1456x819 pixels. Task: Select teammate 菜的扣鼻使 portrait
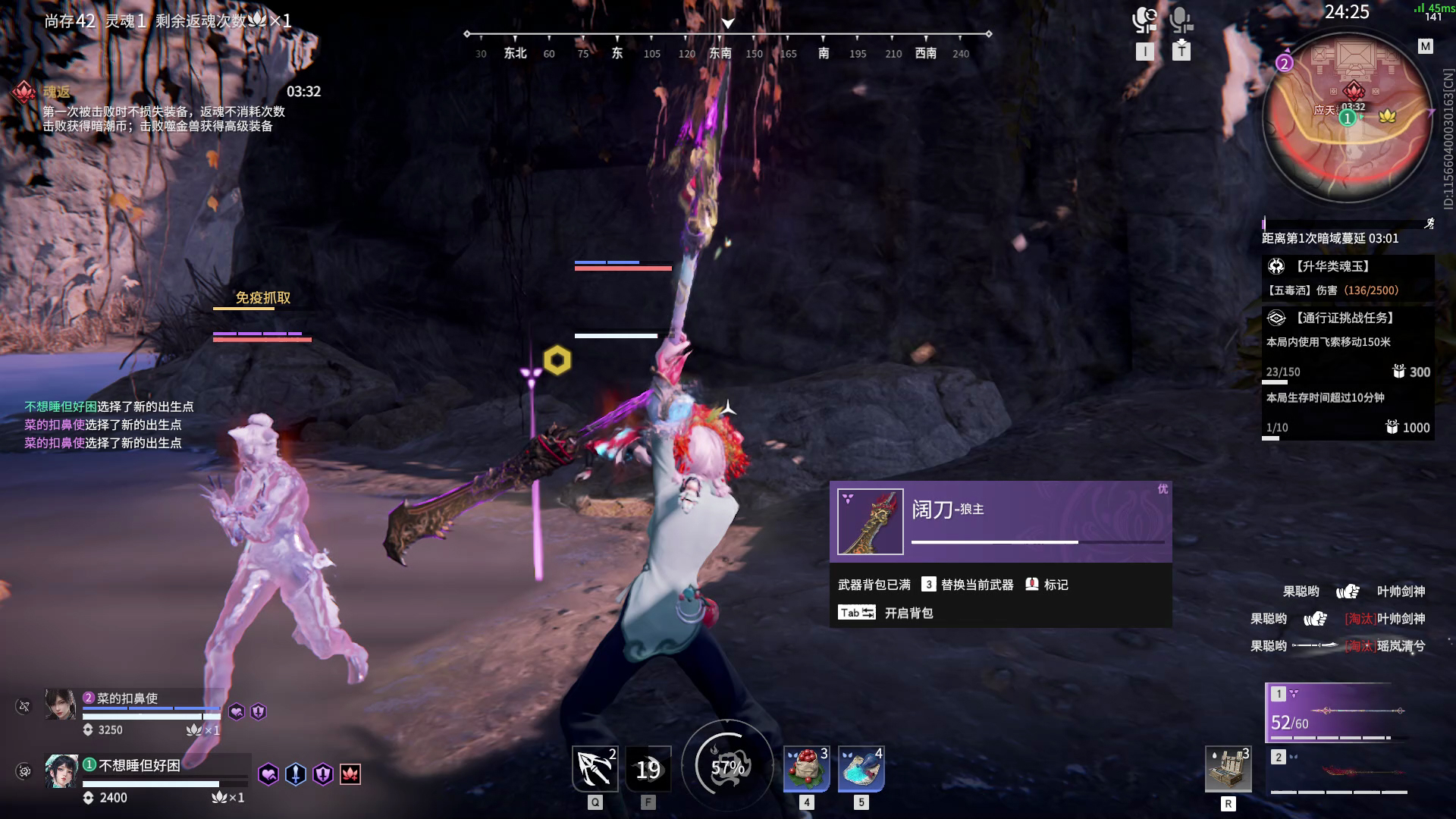point(60,705)
